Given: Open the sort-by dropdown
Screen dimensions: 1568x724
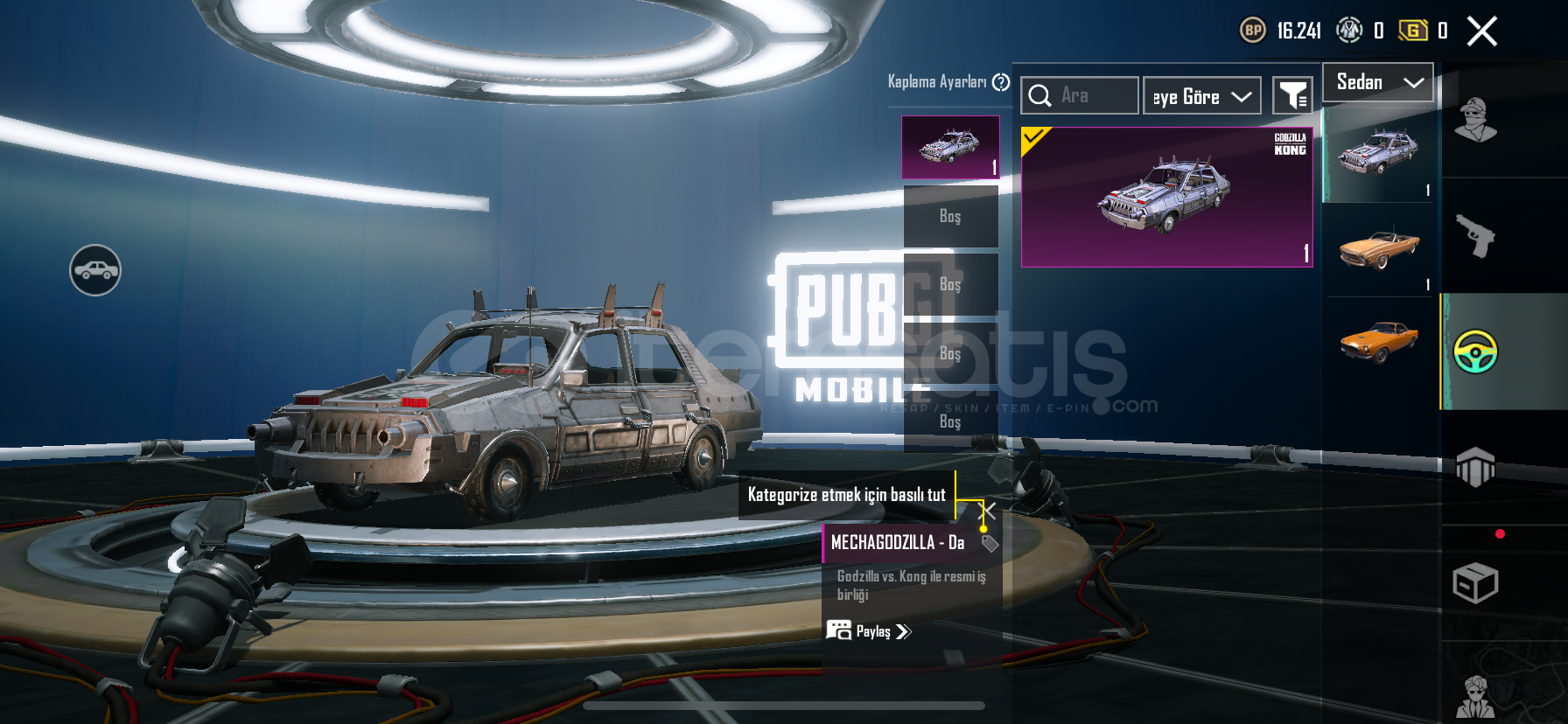Looking at the screenshot, I should pos(1201,96).
